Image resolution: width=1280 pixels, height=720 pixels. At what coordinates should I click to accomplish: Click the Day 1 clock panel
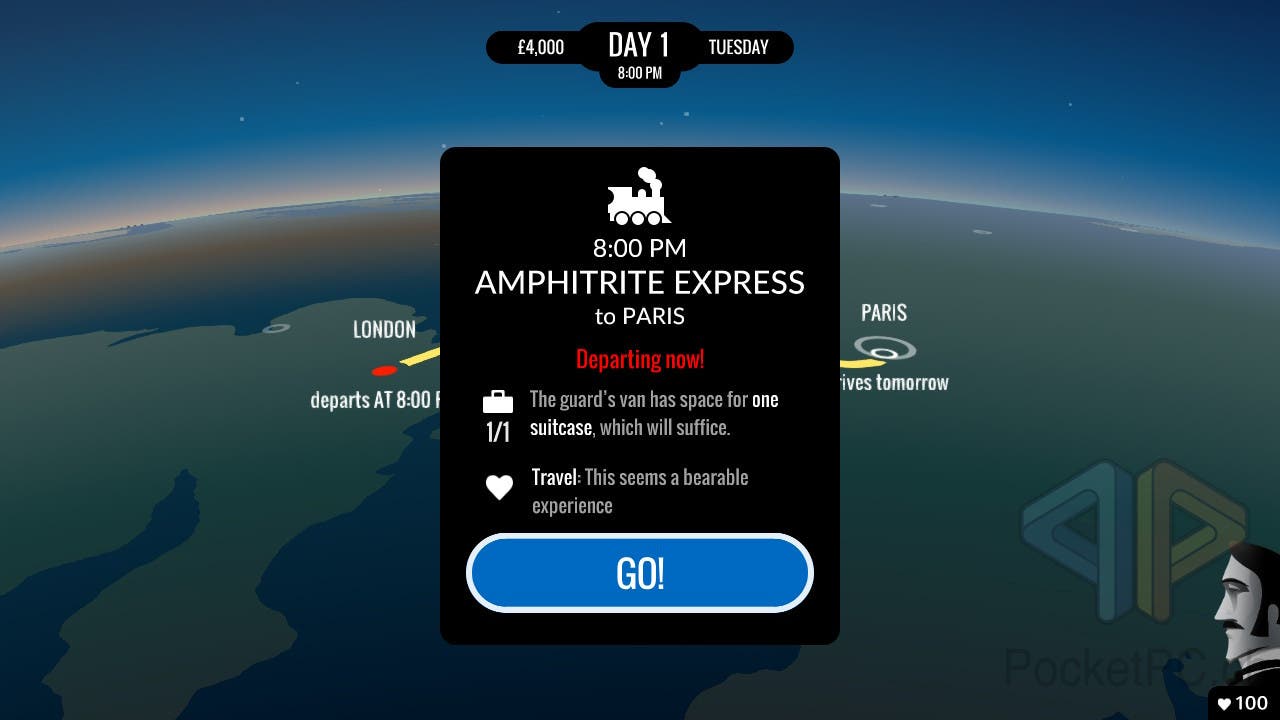point(640,53)
